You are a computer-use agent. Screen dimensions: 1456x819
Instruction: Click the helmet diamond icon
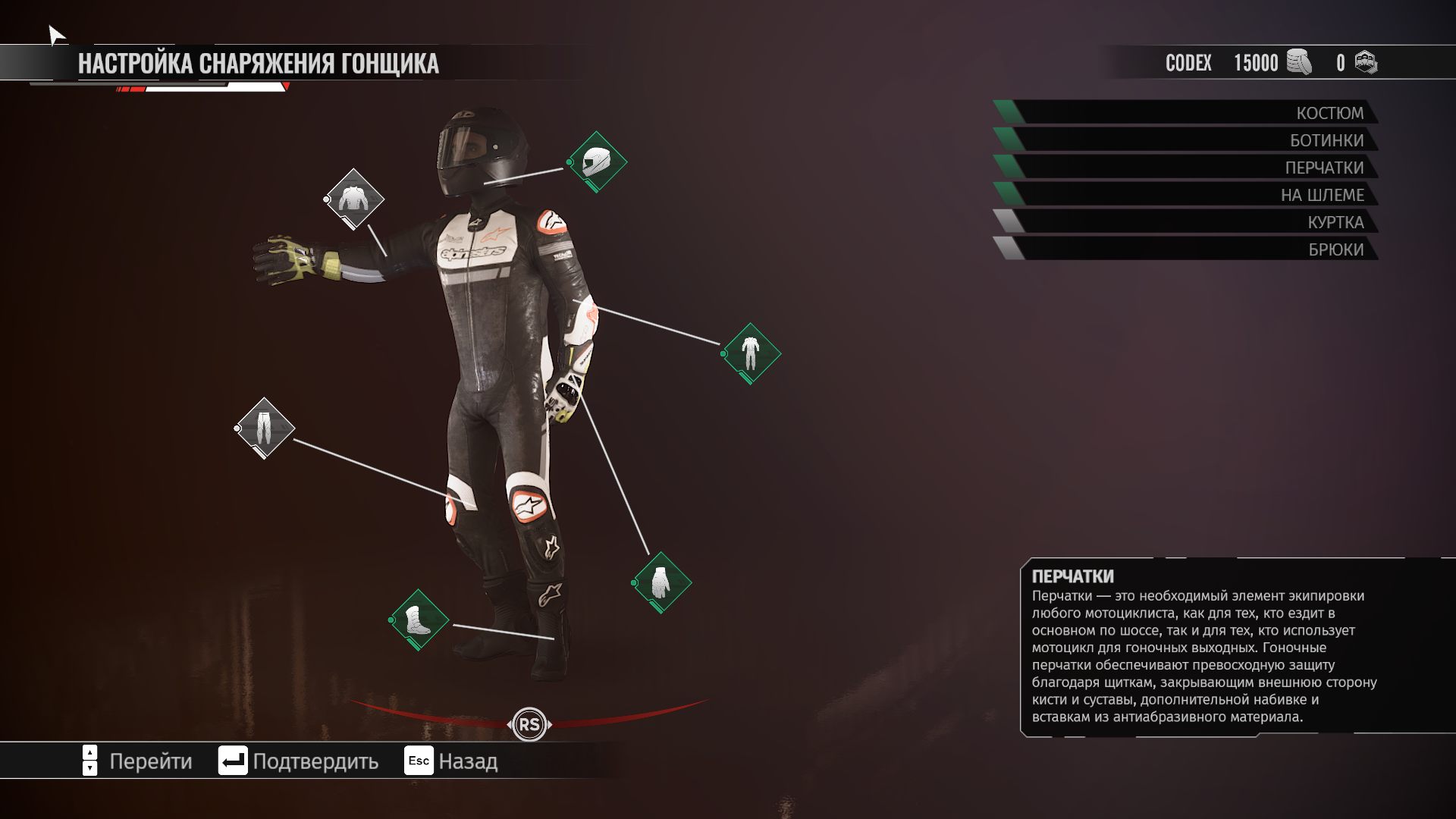point(597,162)
